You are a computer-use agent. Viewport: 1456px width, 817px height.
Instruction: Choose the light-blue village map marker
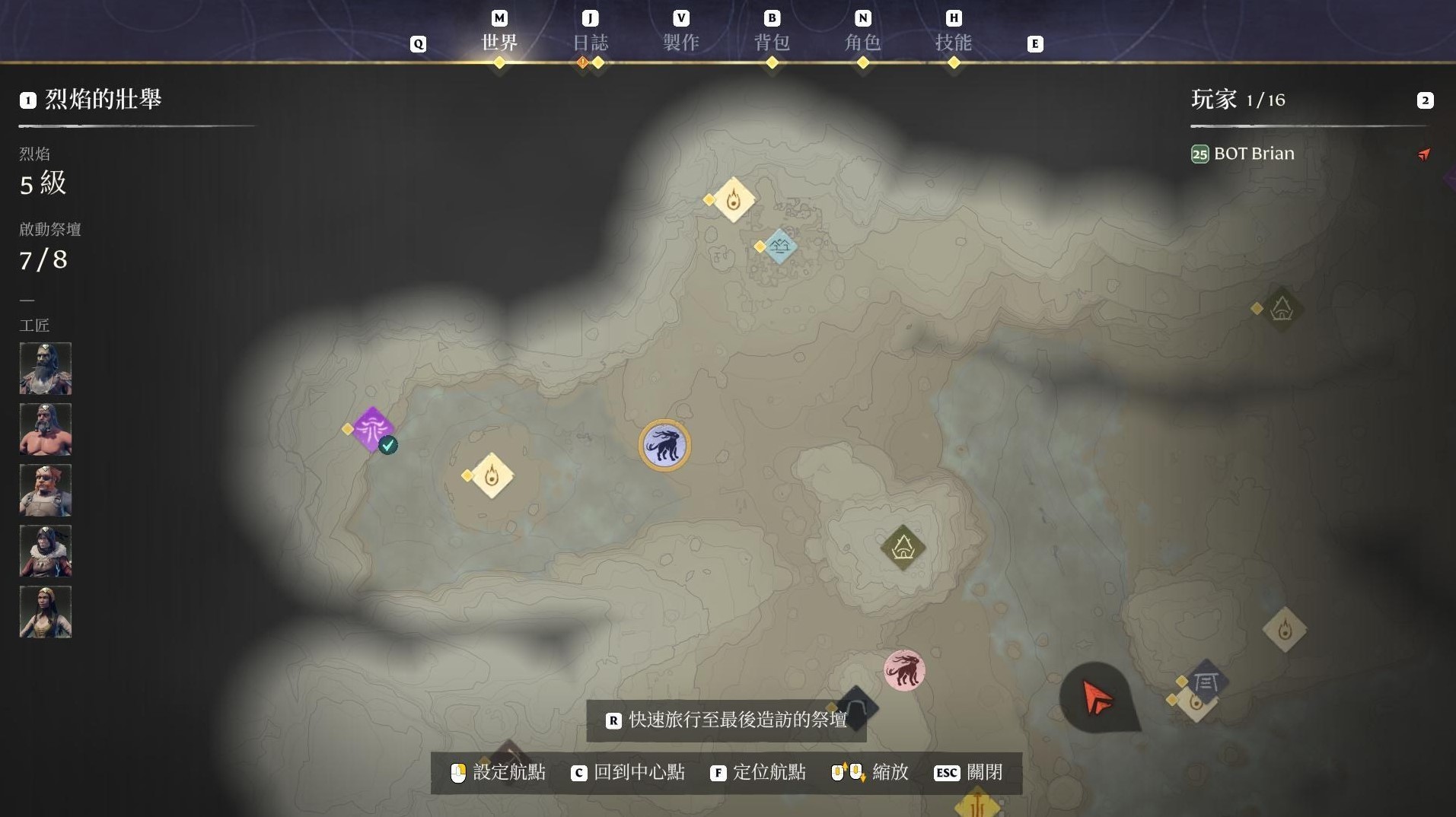click(779, 246)
